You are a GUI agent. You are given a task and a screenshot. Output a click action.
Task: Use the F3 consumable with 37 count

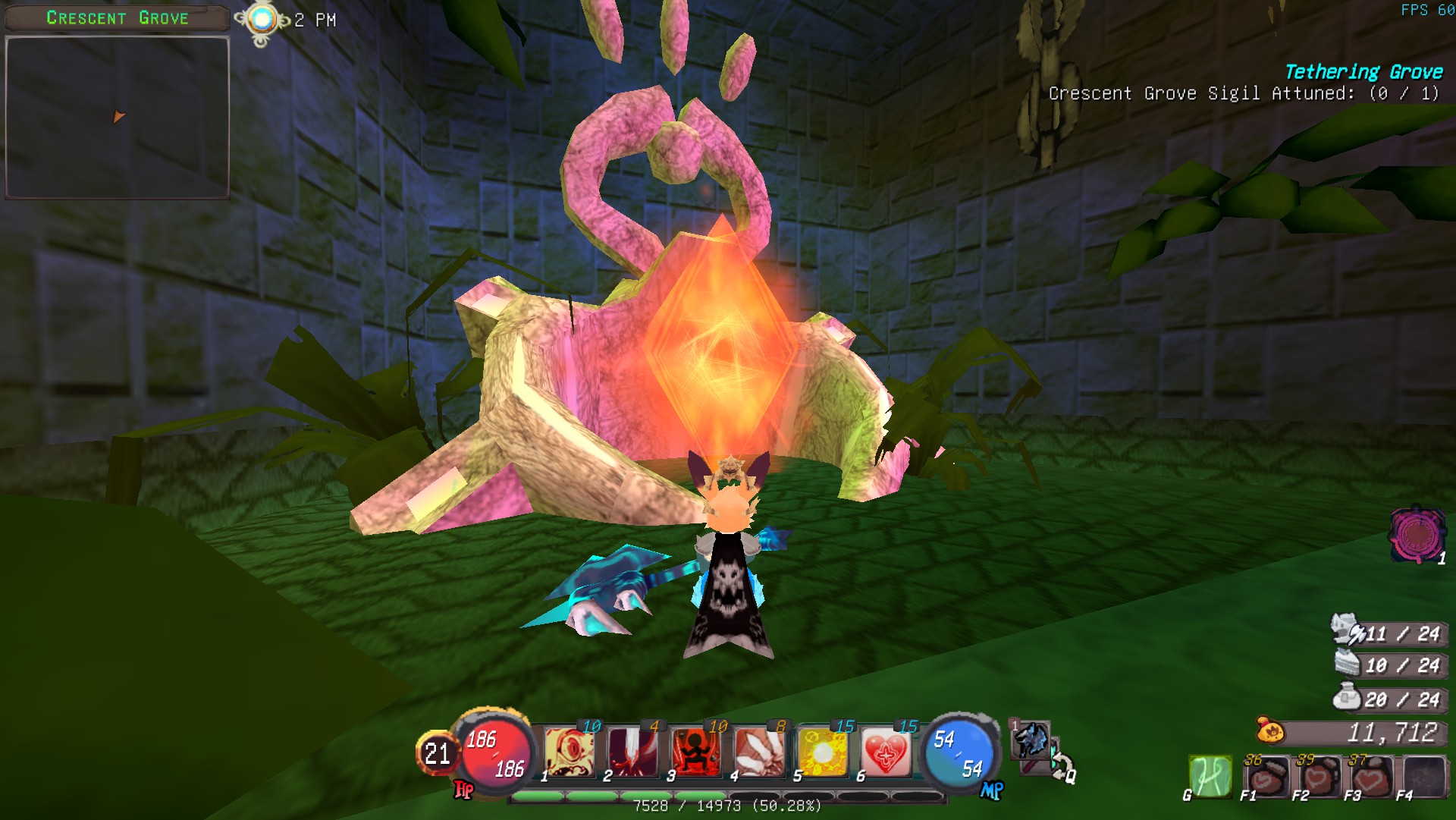tap(1370, 777)
